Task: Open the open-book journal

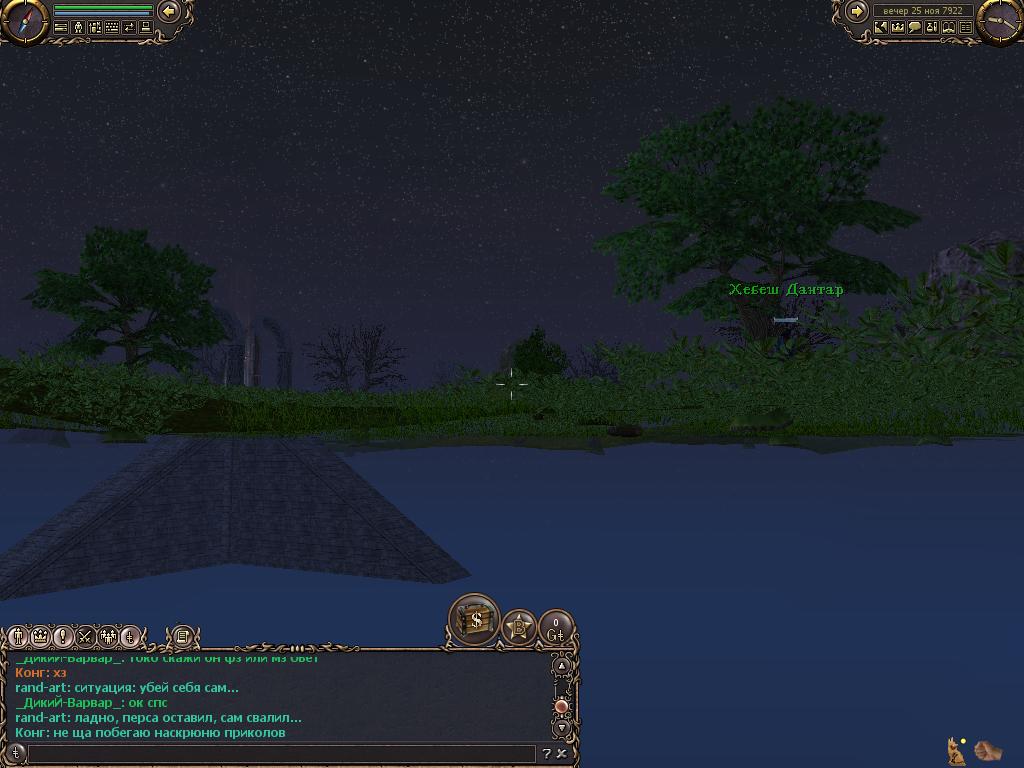Action: pos(949,28)
